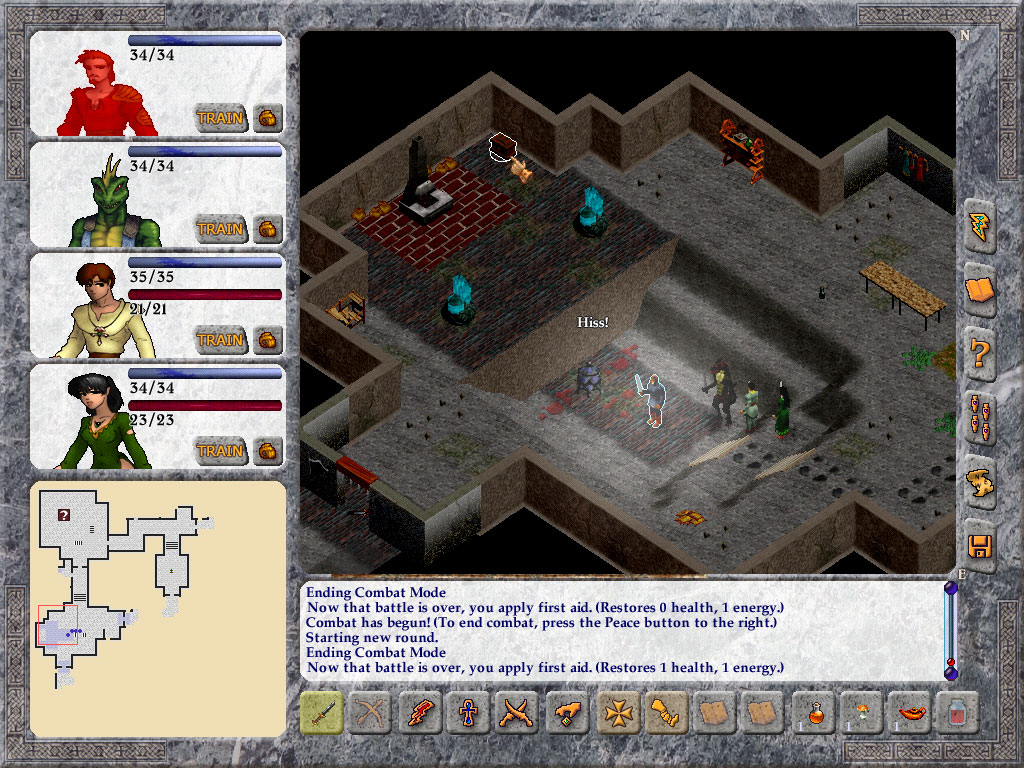Screen dimensions: 1024x768
Task: Choose the bow missile attack icon
Action: coord(371,713)
